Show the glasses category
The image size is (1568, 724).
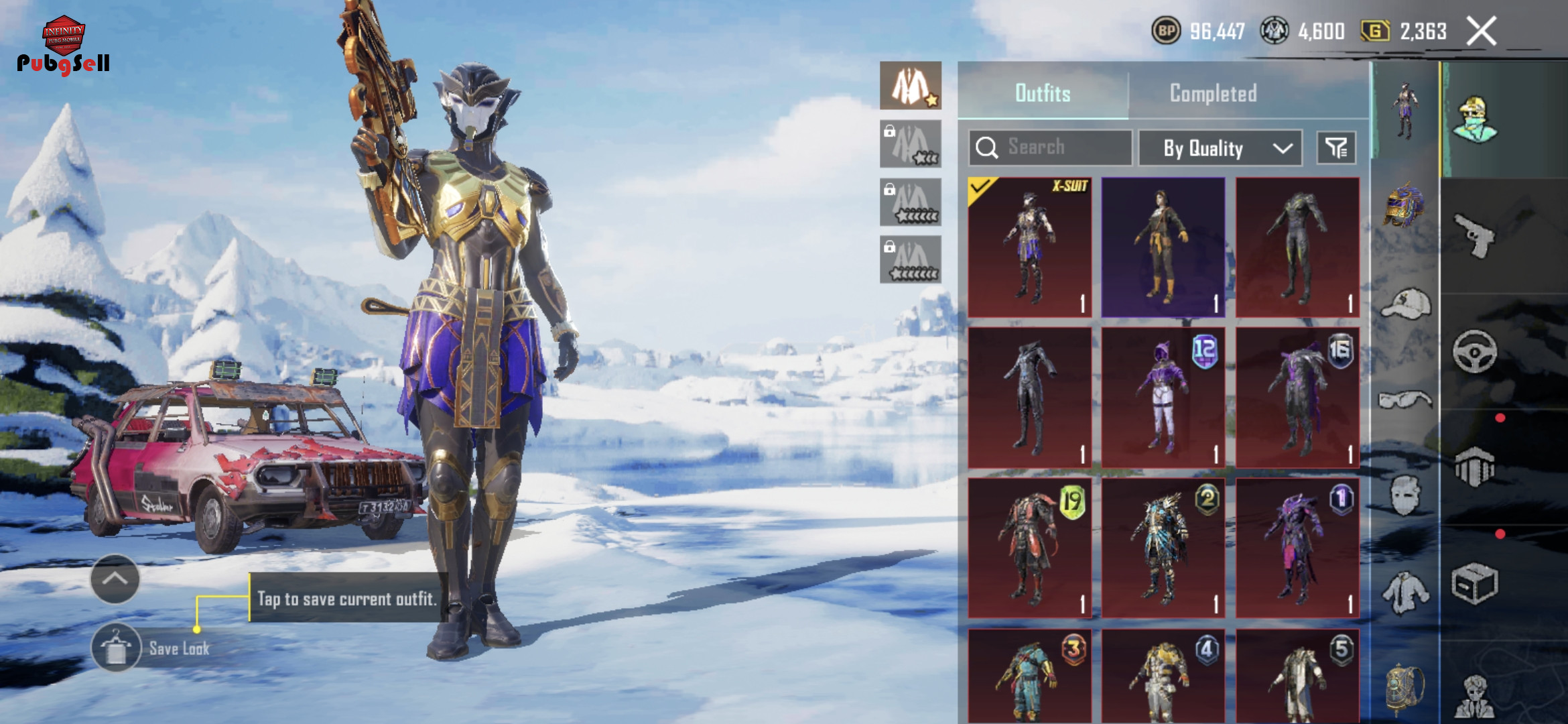pyautogui.click(x=1405, y=401)
